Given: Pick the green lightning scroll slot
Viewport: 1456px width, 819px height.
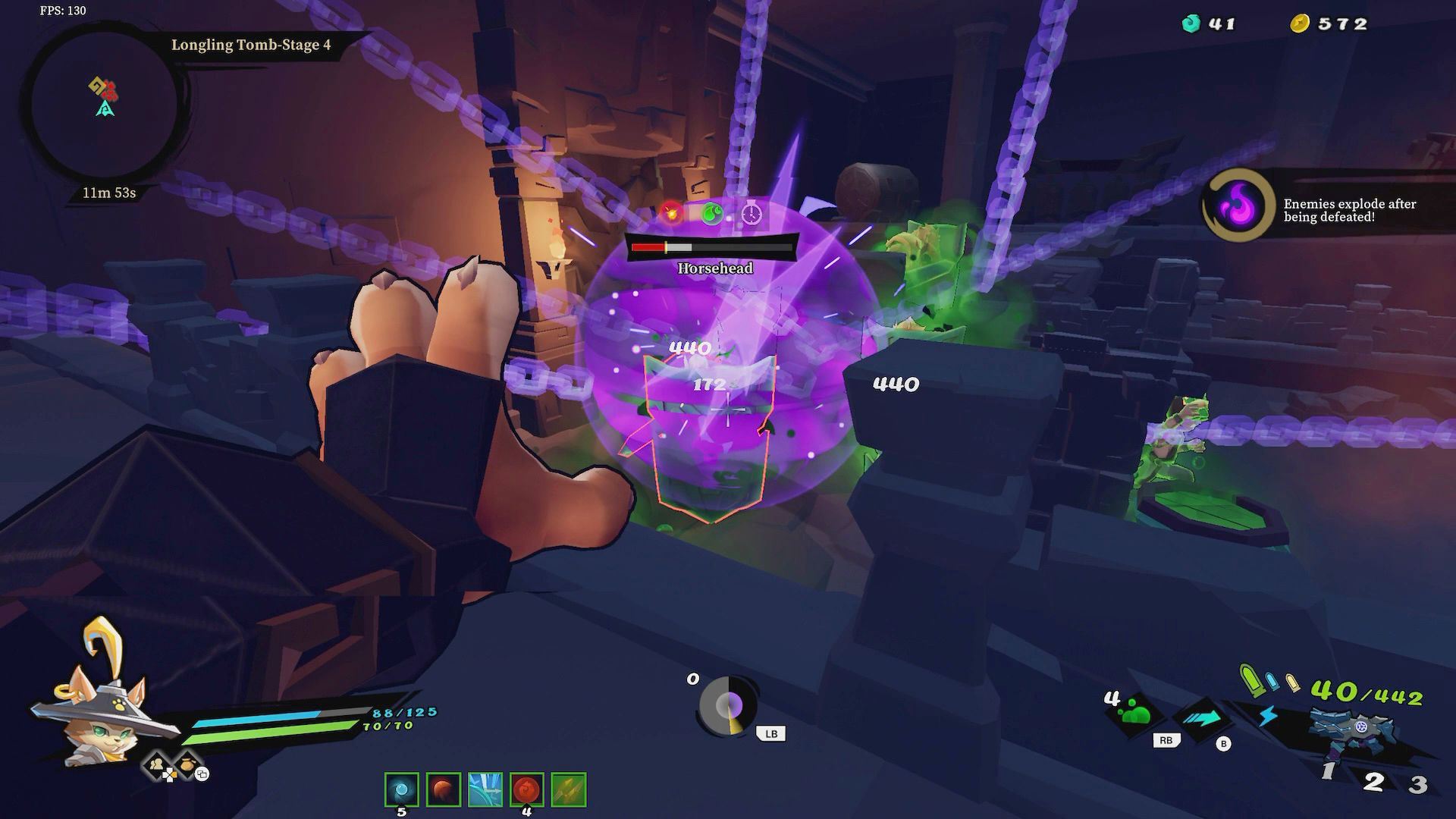Looking at the screenshot, I should [x=568, y=789].
